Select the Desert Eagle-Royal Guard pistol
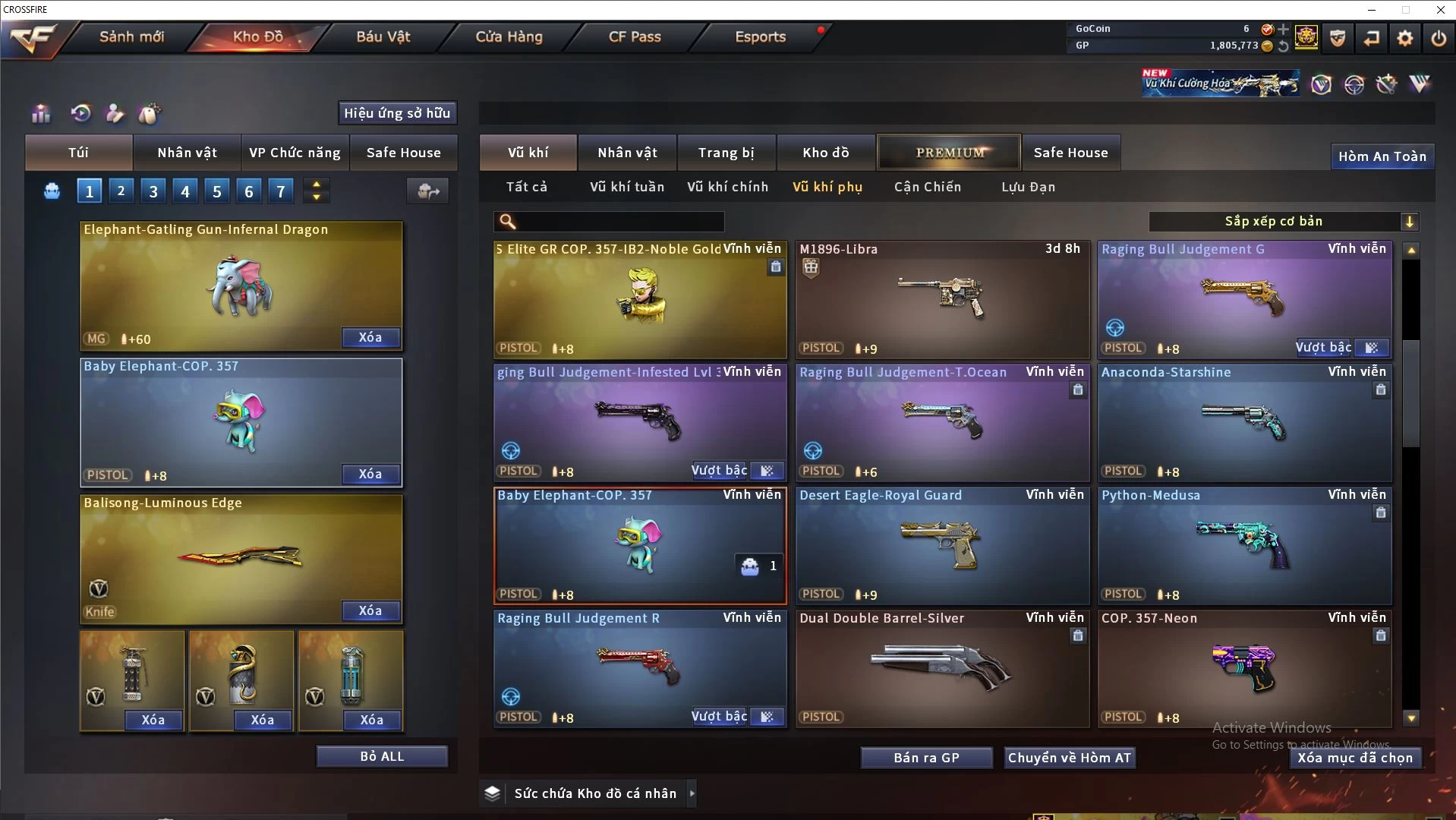 [941, 545]
